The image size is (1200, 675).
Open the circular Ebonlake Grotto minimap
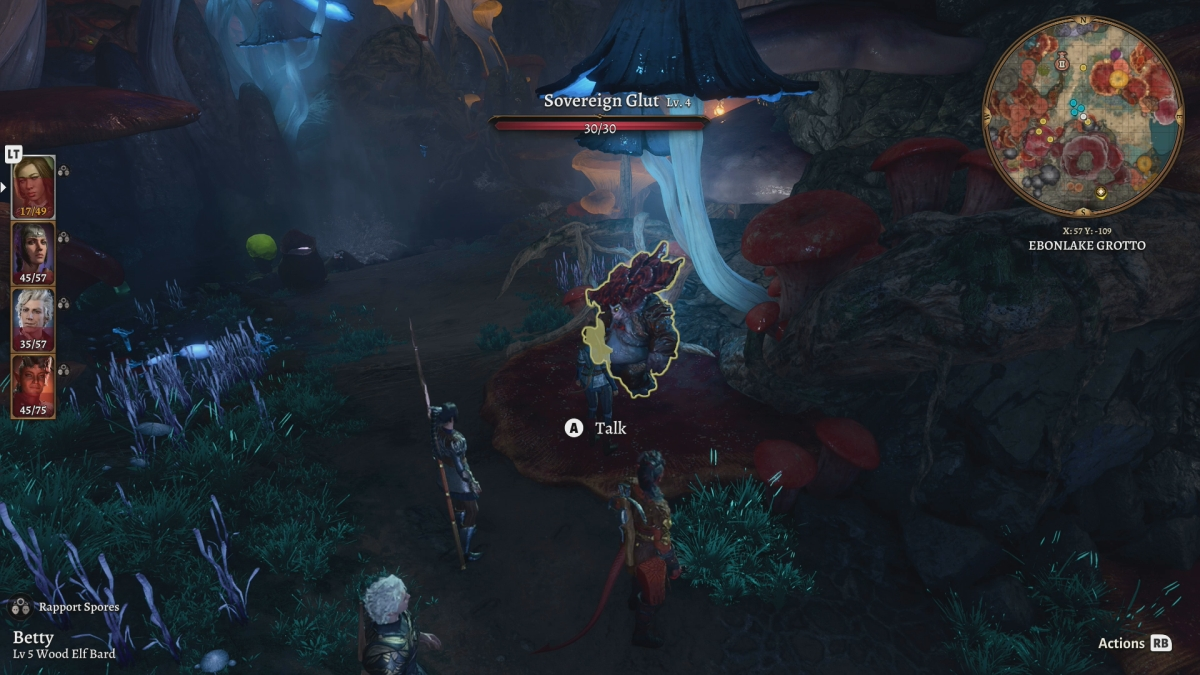(x=1084, y=118)
